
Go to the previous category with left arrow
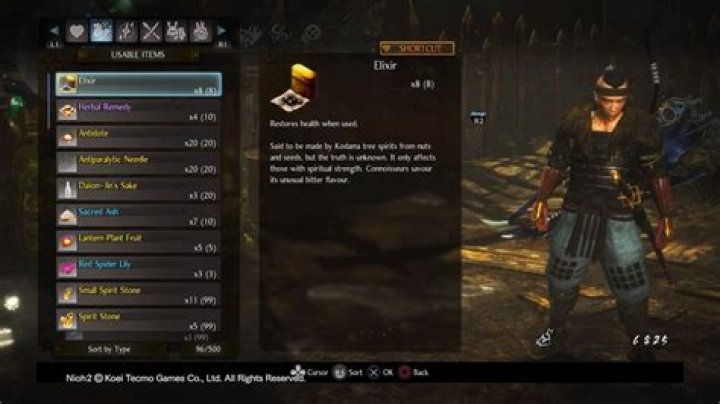[54, 32]
